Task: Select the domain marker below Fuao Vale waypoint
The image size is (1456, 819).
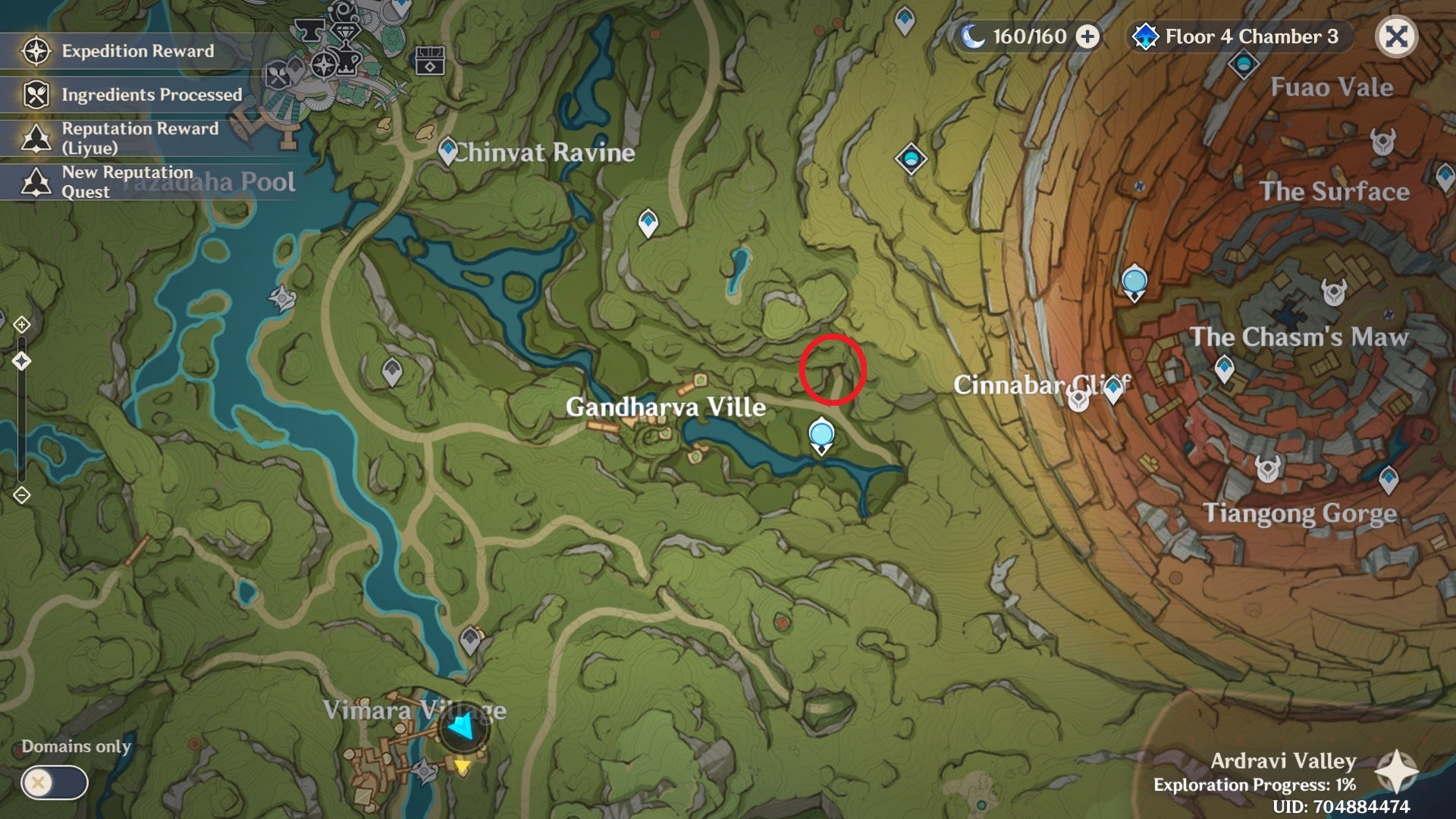Action: pyautogui.click(x=911, y=159)
